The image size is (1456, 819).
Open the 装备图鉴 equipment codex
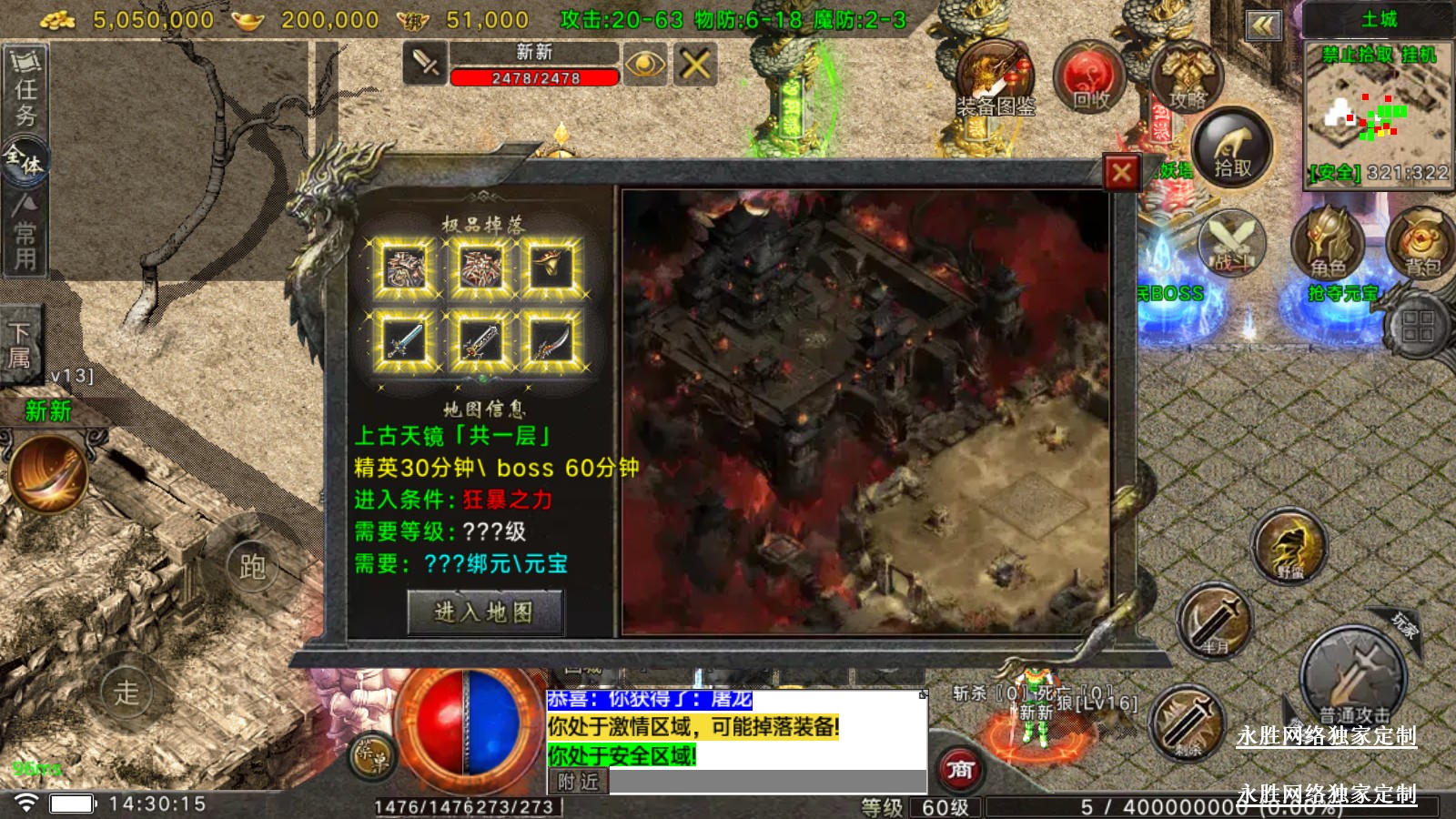click(994, 82)
